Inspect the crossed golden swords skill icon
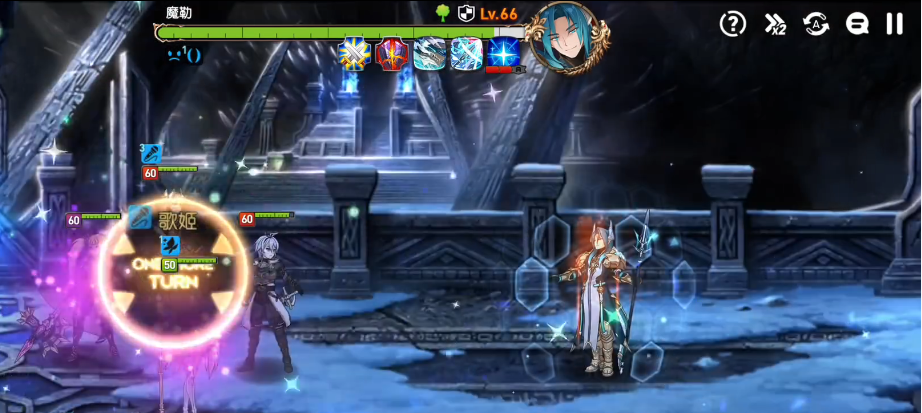The image size is (922, 413). click(x=354, y=53)
